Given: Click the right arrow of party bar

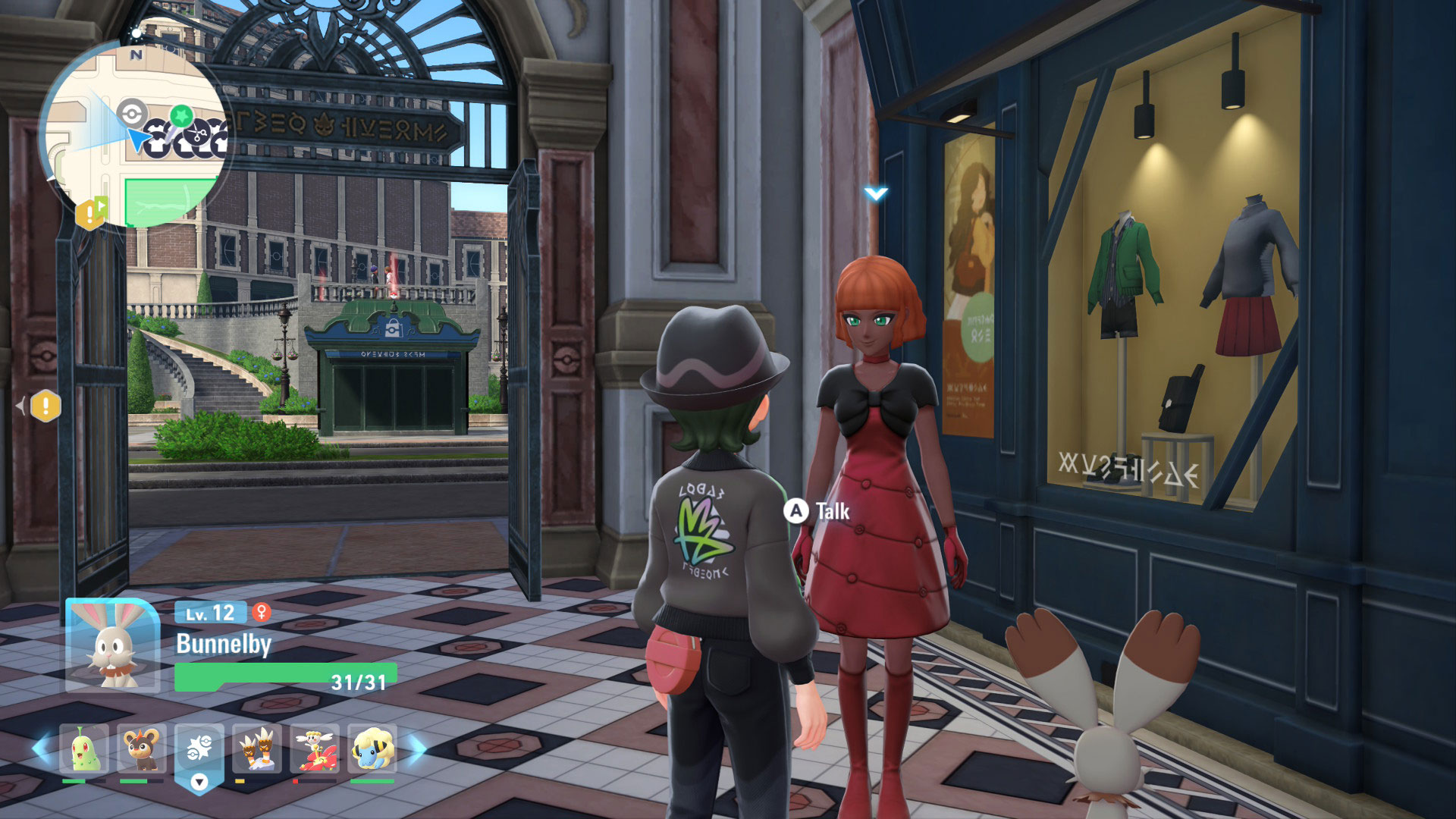Looking at the screenshot, I should click(418, 748).
